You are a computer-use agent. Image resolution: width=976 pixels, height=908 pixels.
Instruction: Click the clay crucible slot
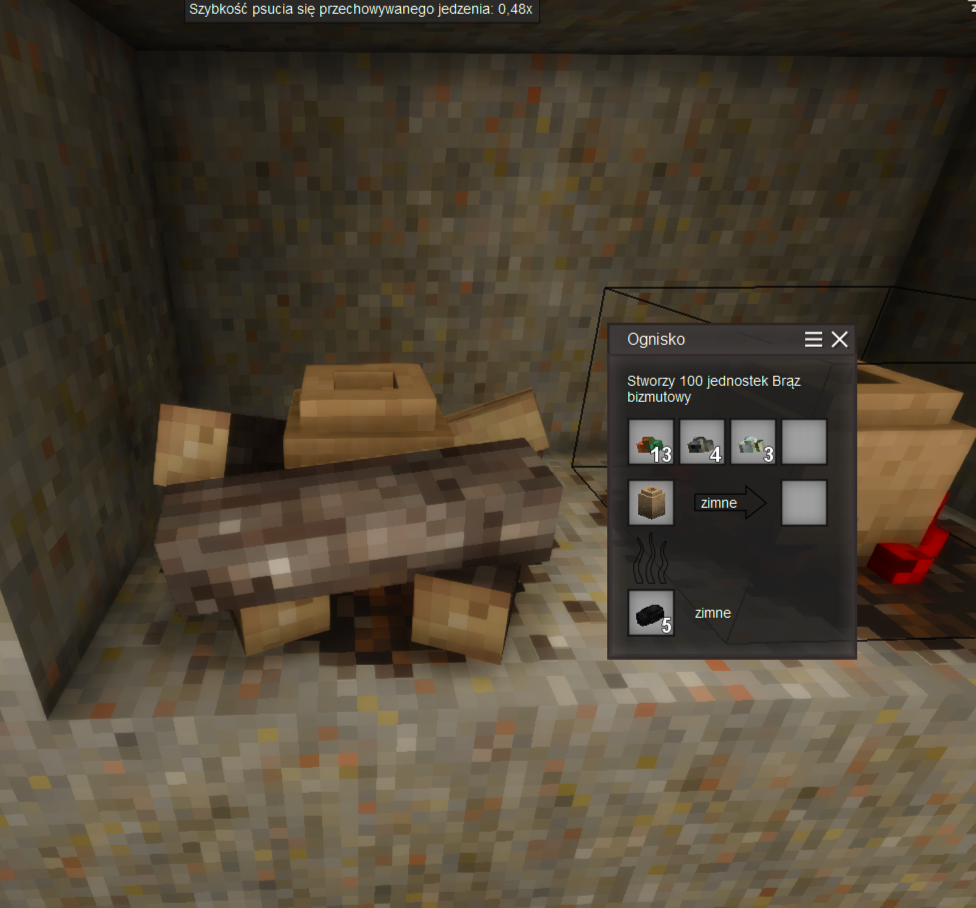pyautogui.click(x=651, y=503)
